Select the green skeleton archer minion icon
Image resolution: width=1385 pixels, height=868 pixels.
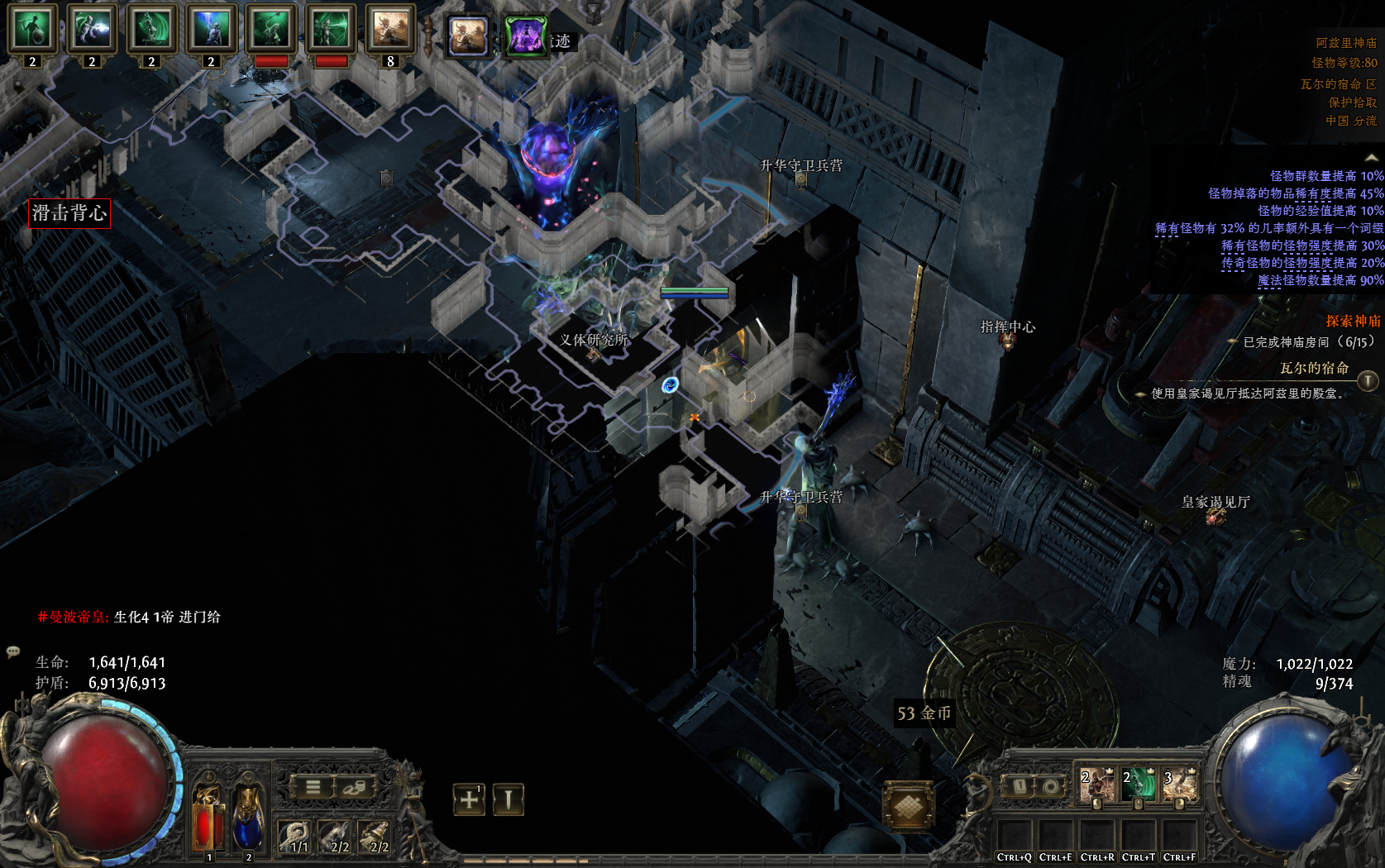[x=330, y=29]
